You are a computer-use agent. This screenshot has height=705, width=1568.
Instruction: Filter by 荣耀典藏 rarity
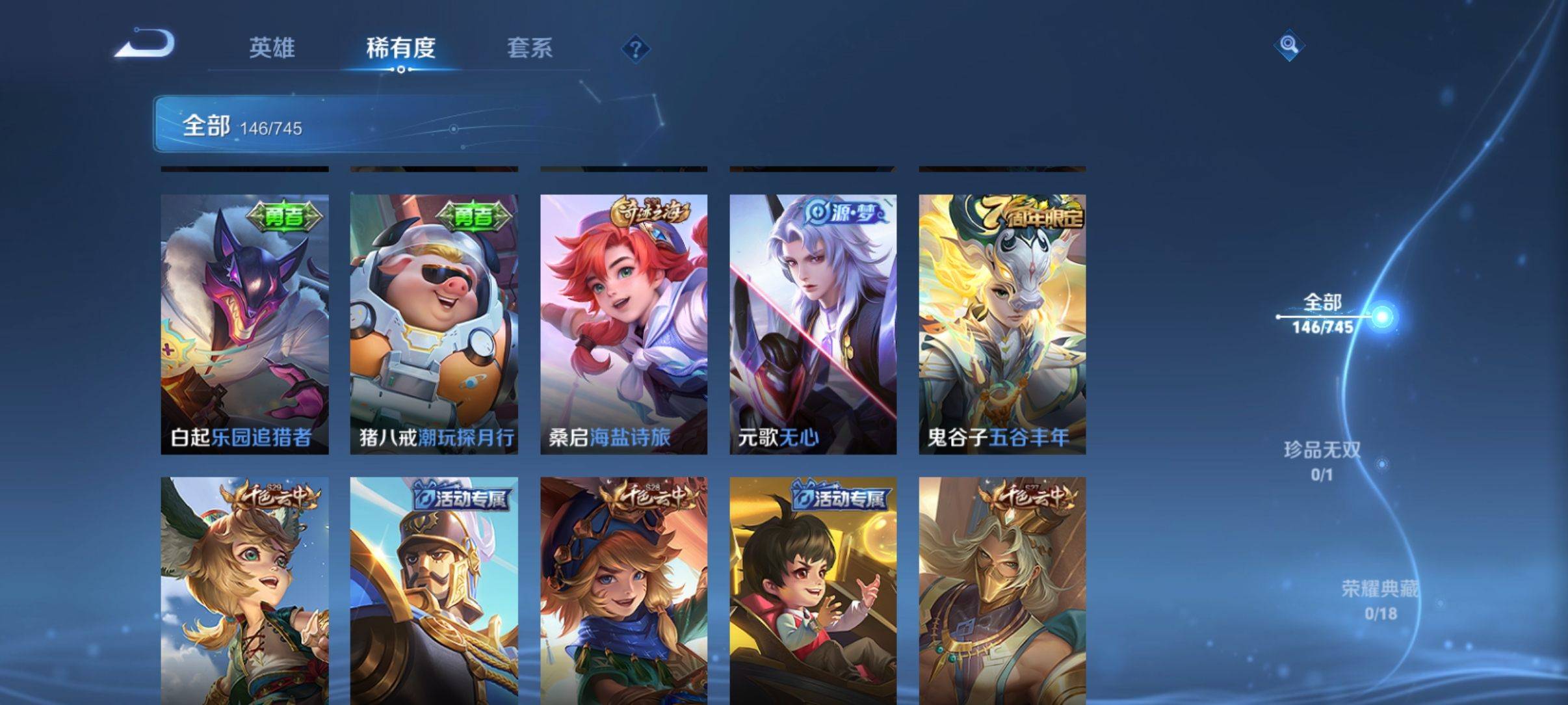[x=1379, y=599]
